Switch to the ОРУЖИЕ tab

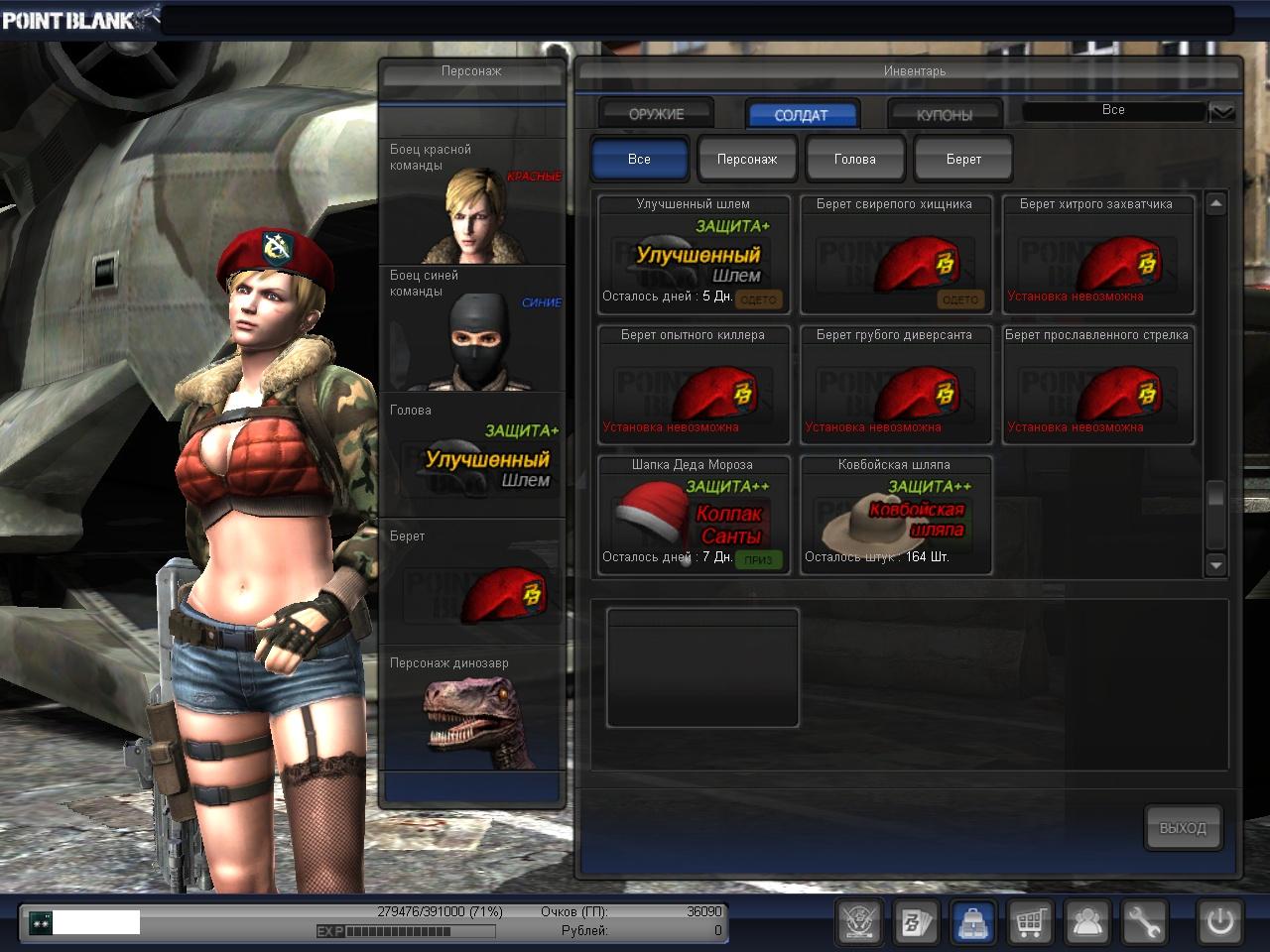point(656,114)
